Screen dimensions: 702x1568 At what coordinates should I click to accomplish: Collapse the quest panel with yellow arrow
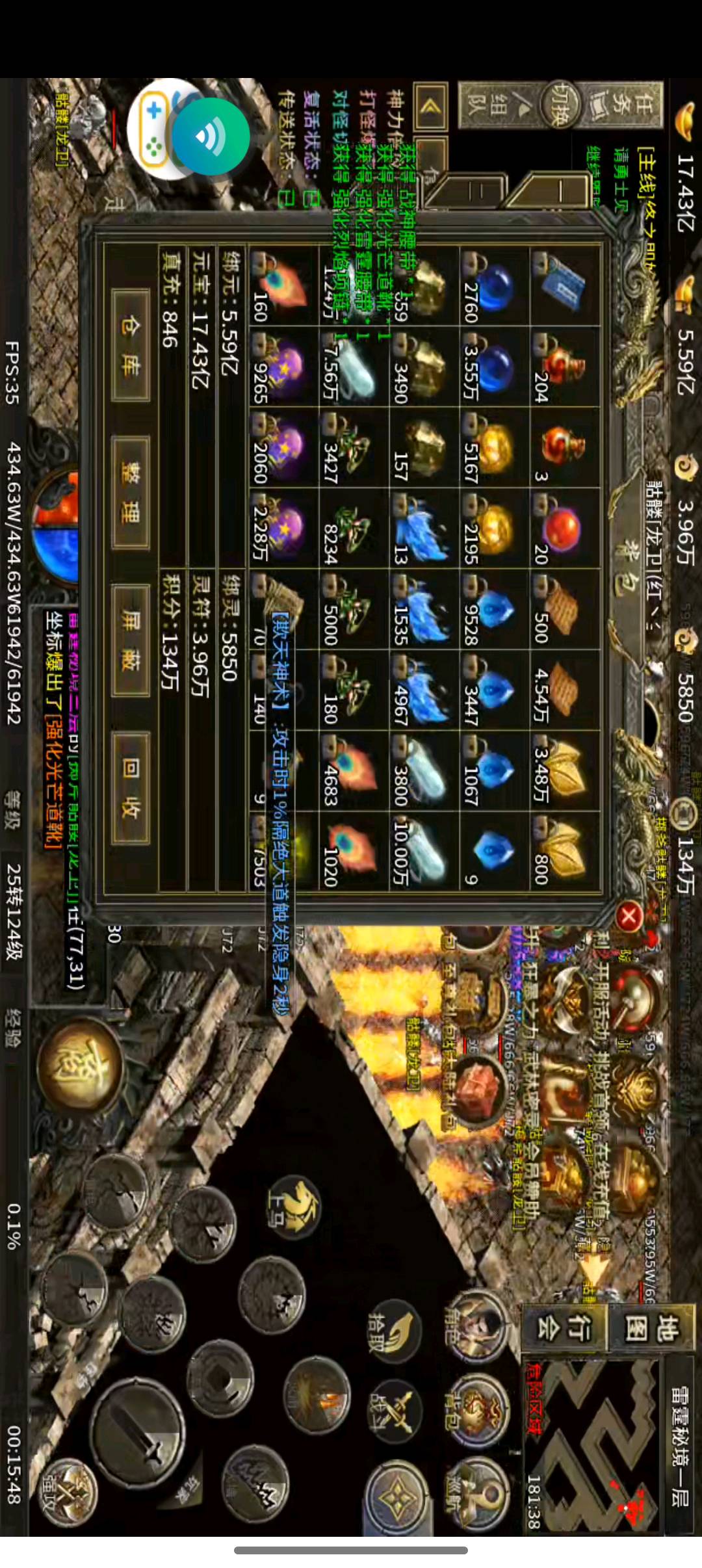428,106
